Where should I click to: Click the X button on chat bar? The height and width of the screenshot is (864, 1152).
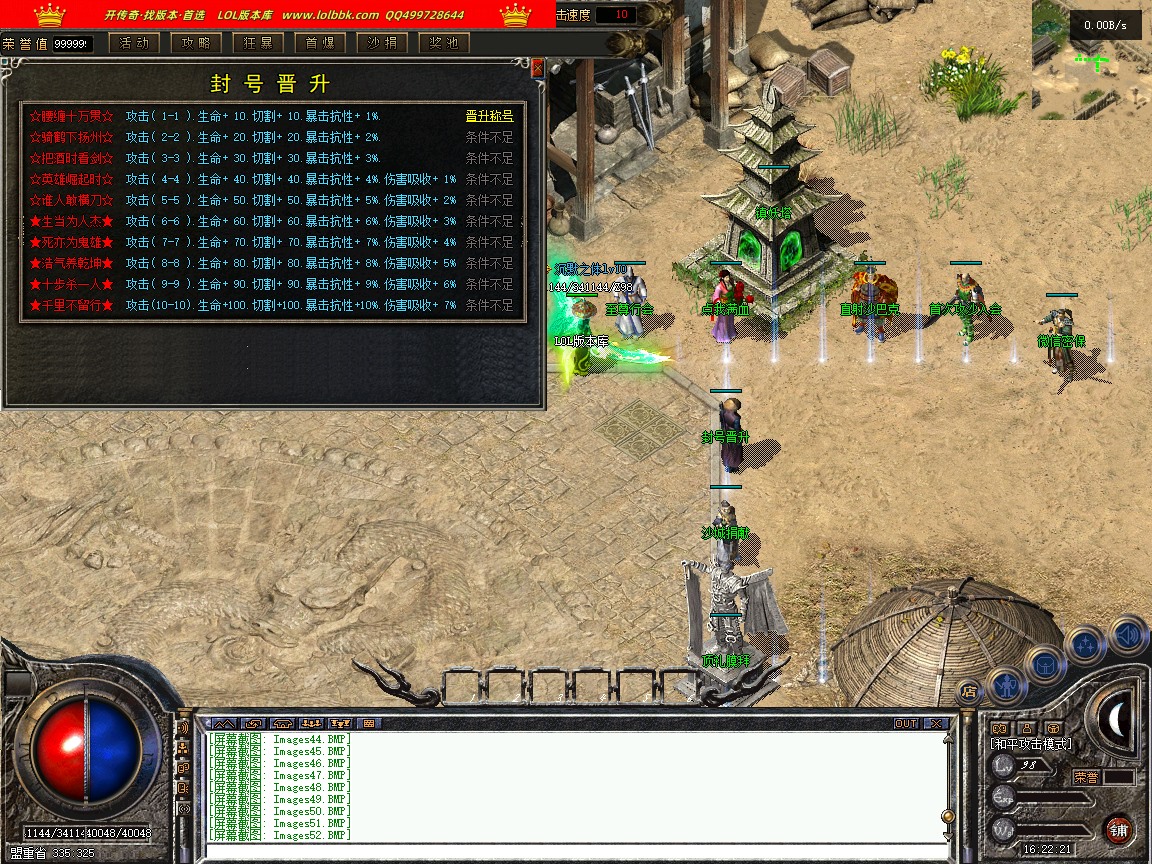pos(936,723)
